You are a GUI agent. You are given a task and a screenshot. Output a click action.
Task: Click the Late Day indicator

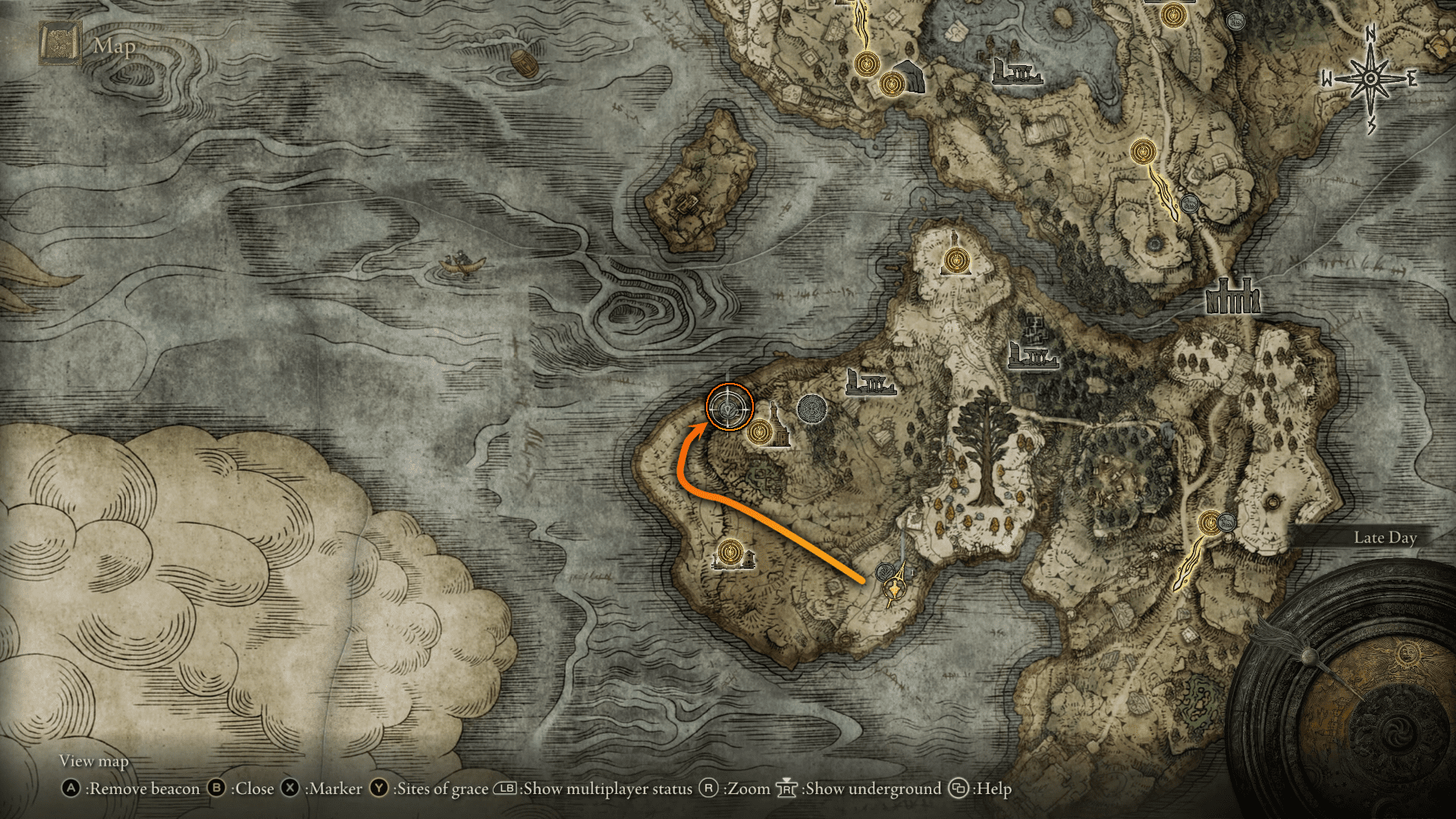tap(1383, 537)
